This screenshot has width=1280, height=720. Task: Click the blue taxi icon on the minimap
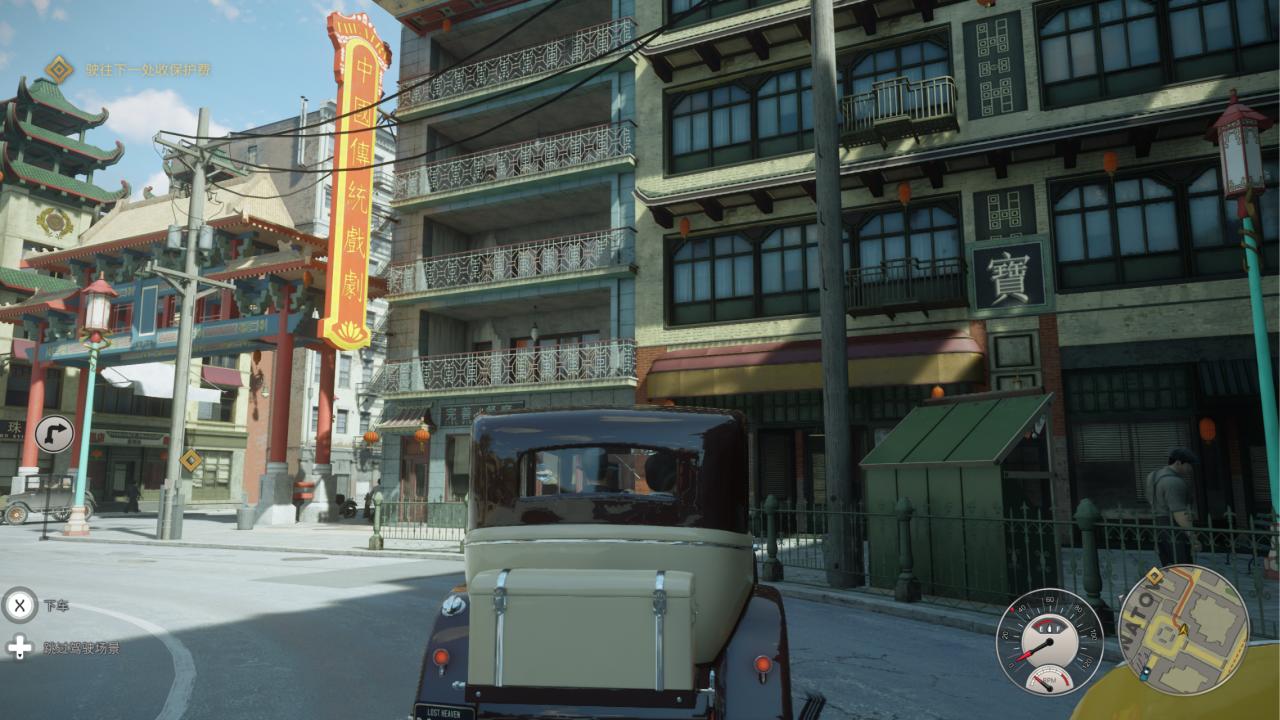tap(1145, 673)
